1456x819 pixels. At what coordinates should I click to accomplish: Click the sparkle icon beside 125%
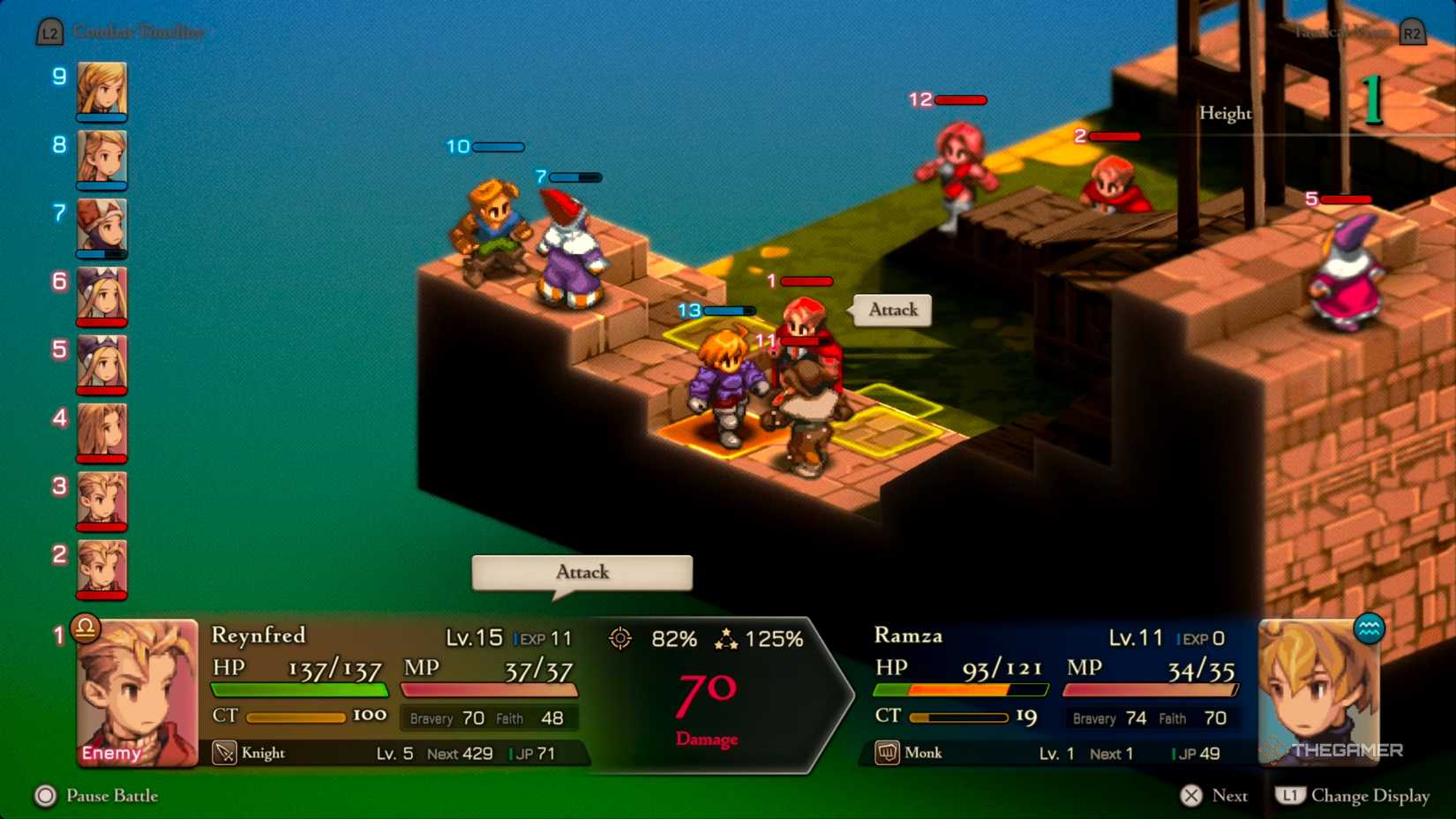728,638
